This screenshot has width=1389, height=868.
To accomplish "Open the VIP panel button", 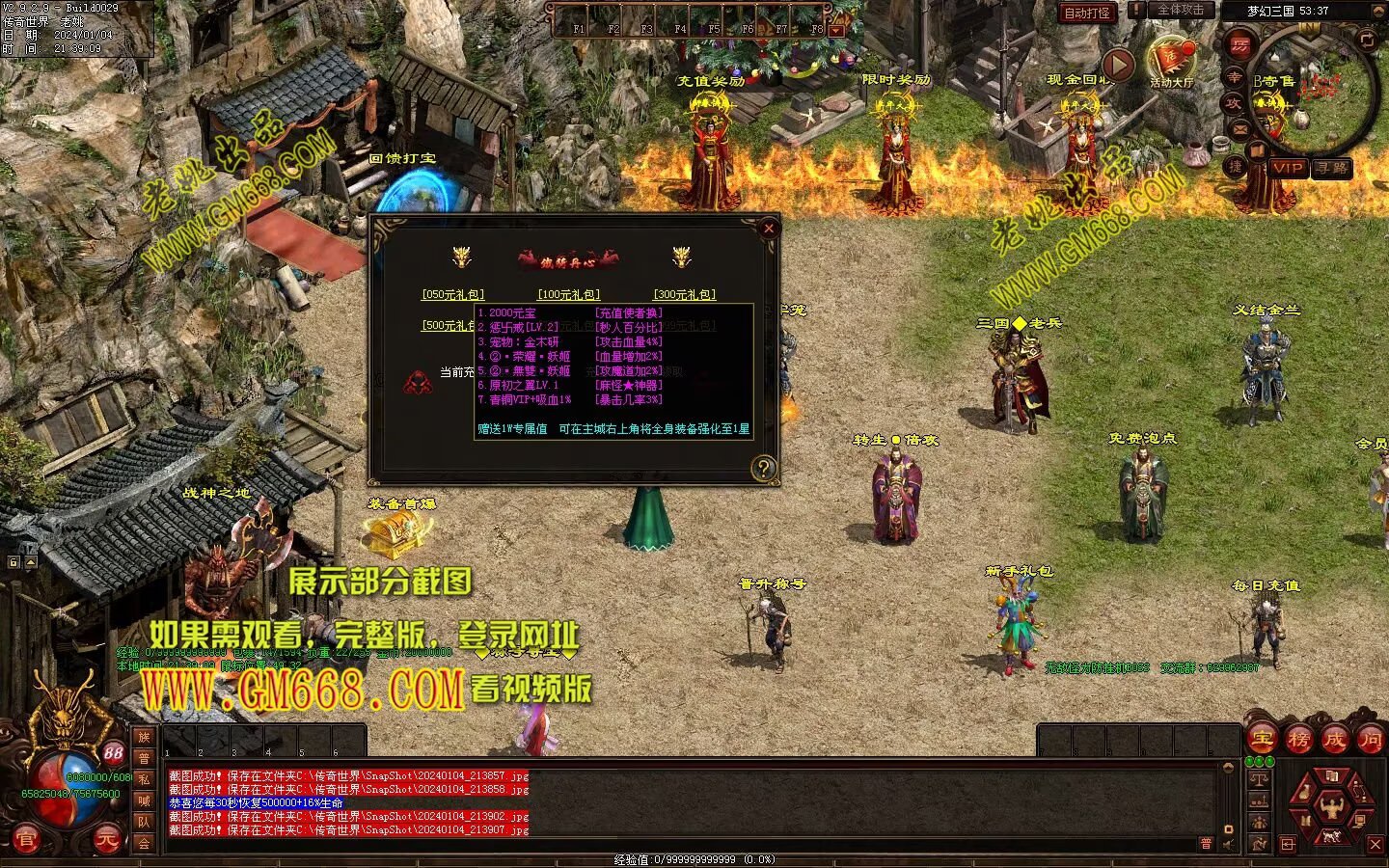I will pyautogui.click(x=1287, y=168).
